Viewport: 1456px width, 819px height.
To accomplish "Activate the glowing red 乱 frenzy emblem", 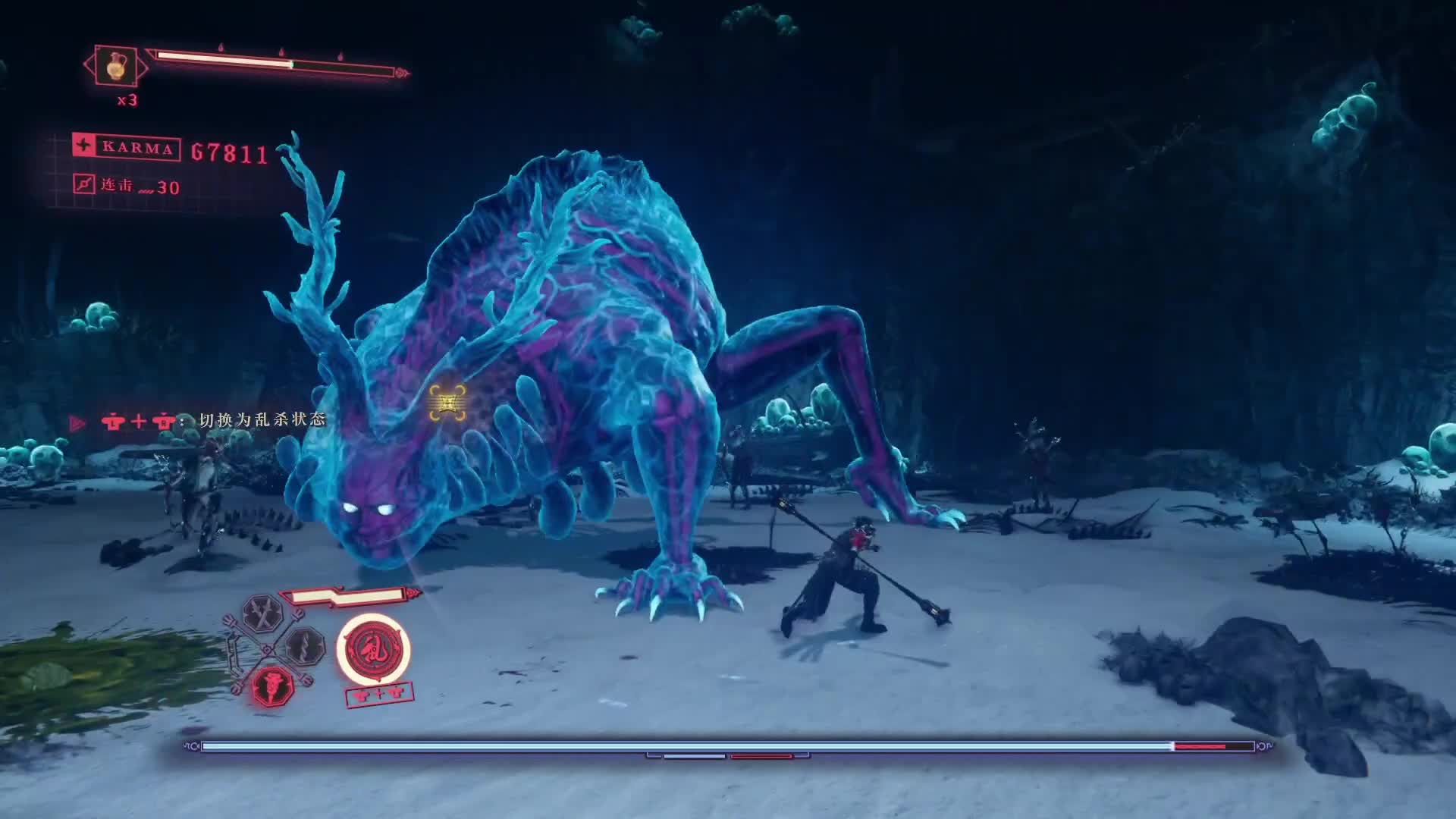I will 373,649.
